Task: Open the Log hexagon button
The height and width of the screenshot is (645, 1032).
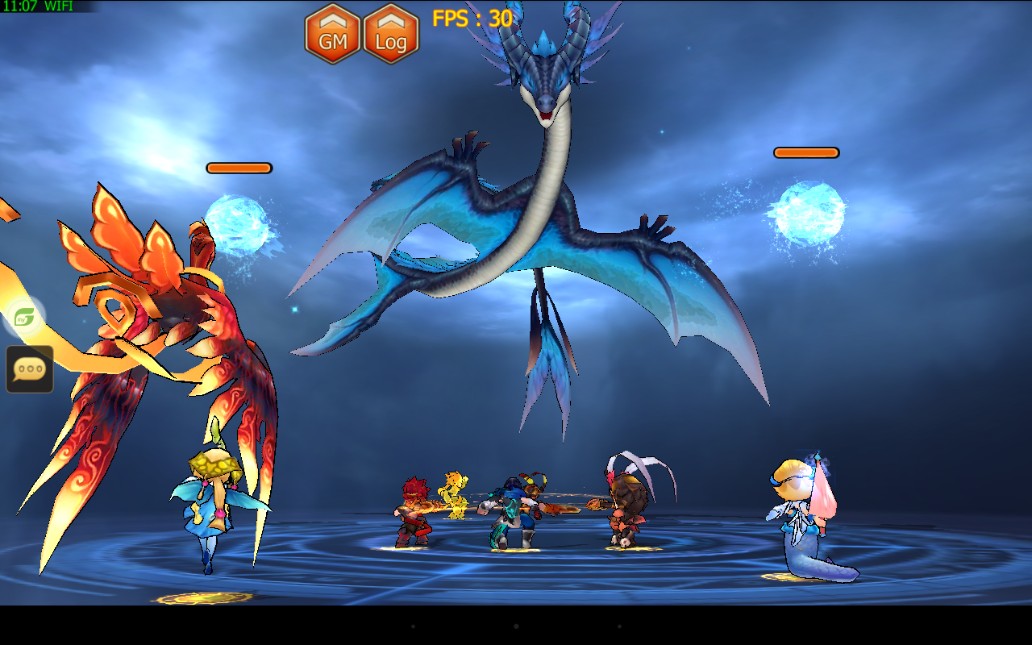Action: tap(391, 34)
